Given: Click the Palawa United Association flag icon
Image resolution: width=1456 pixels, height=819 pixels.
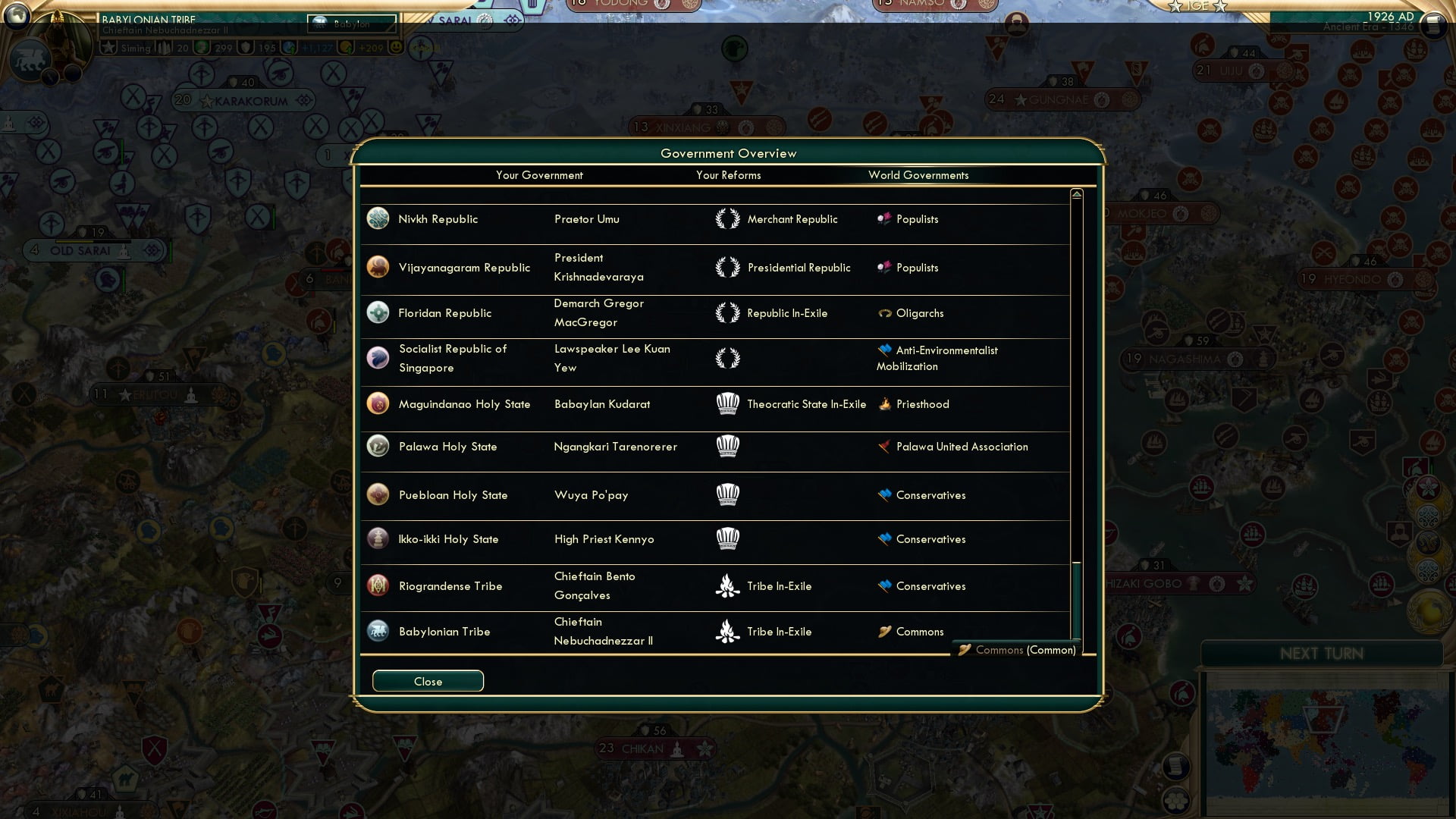Looking at the screenshot, I should pos(884,447).
